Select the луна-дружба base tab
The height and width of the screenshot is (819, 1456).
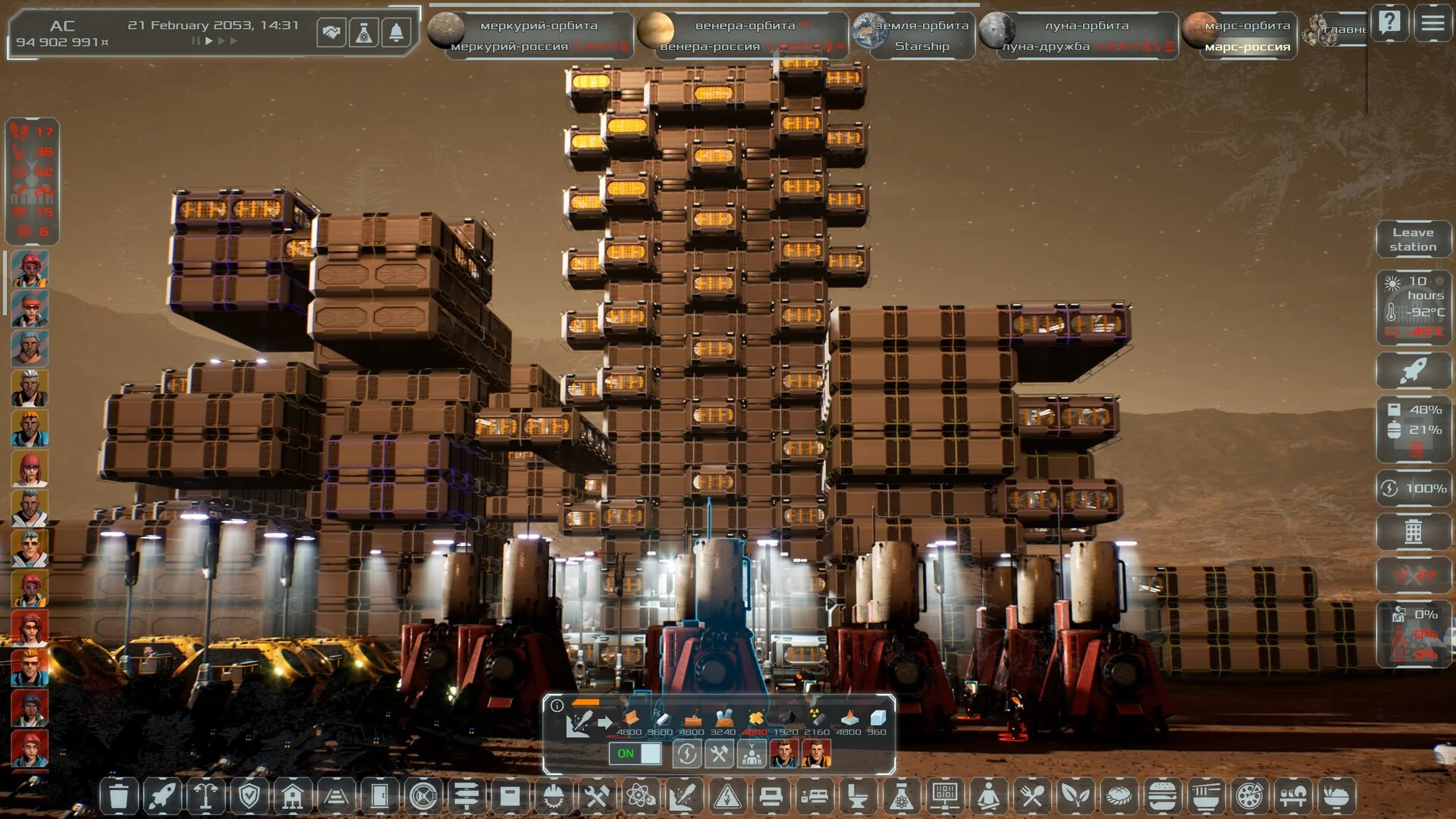tap(1046, 46)
